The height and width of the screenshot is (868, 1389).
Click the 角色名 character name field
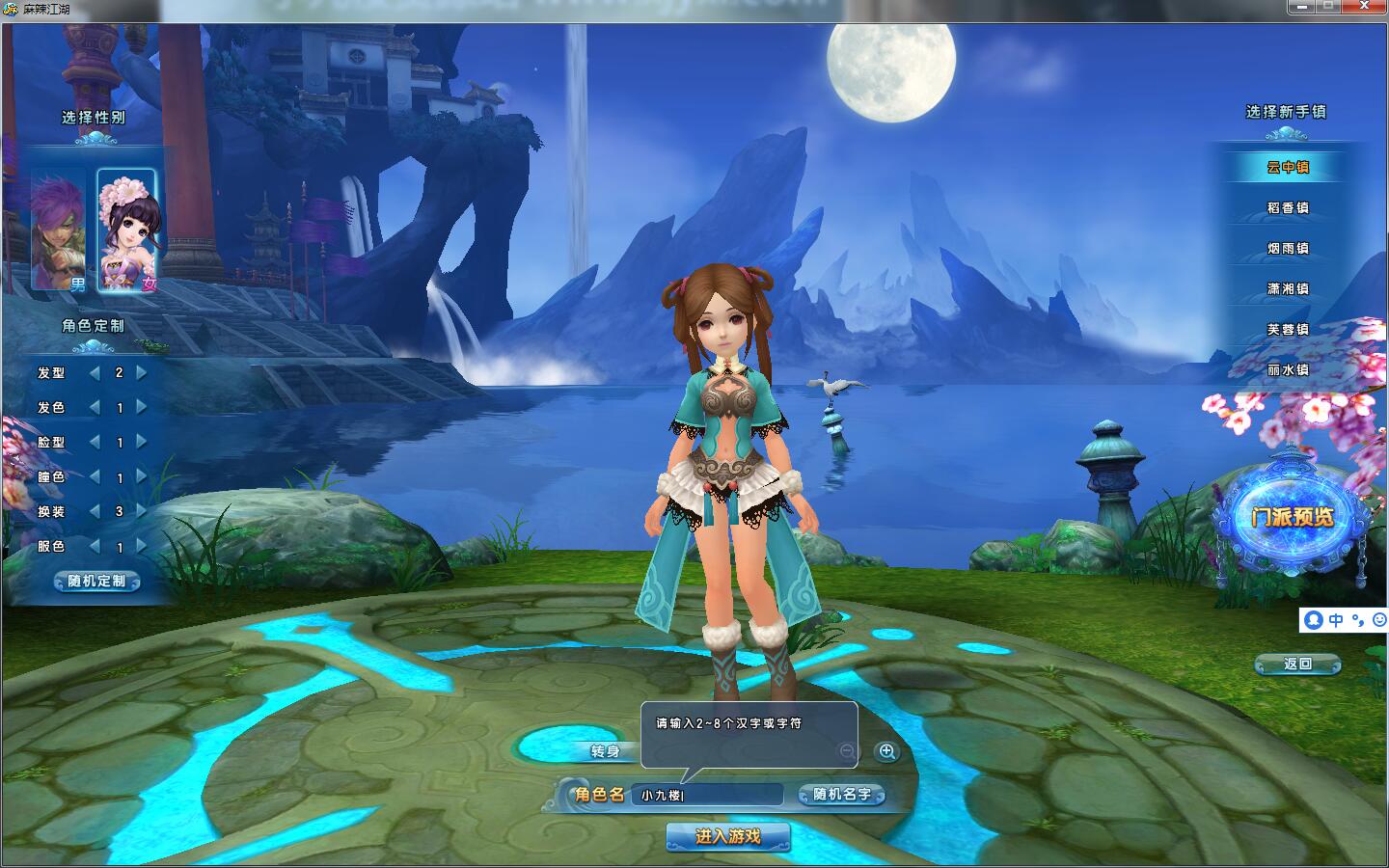[x=707, y=795]
